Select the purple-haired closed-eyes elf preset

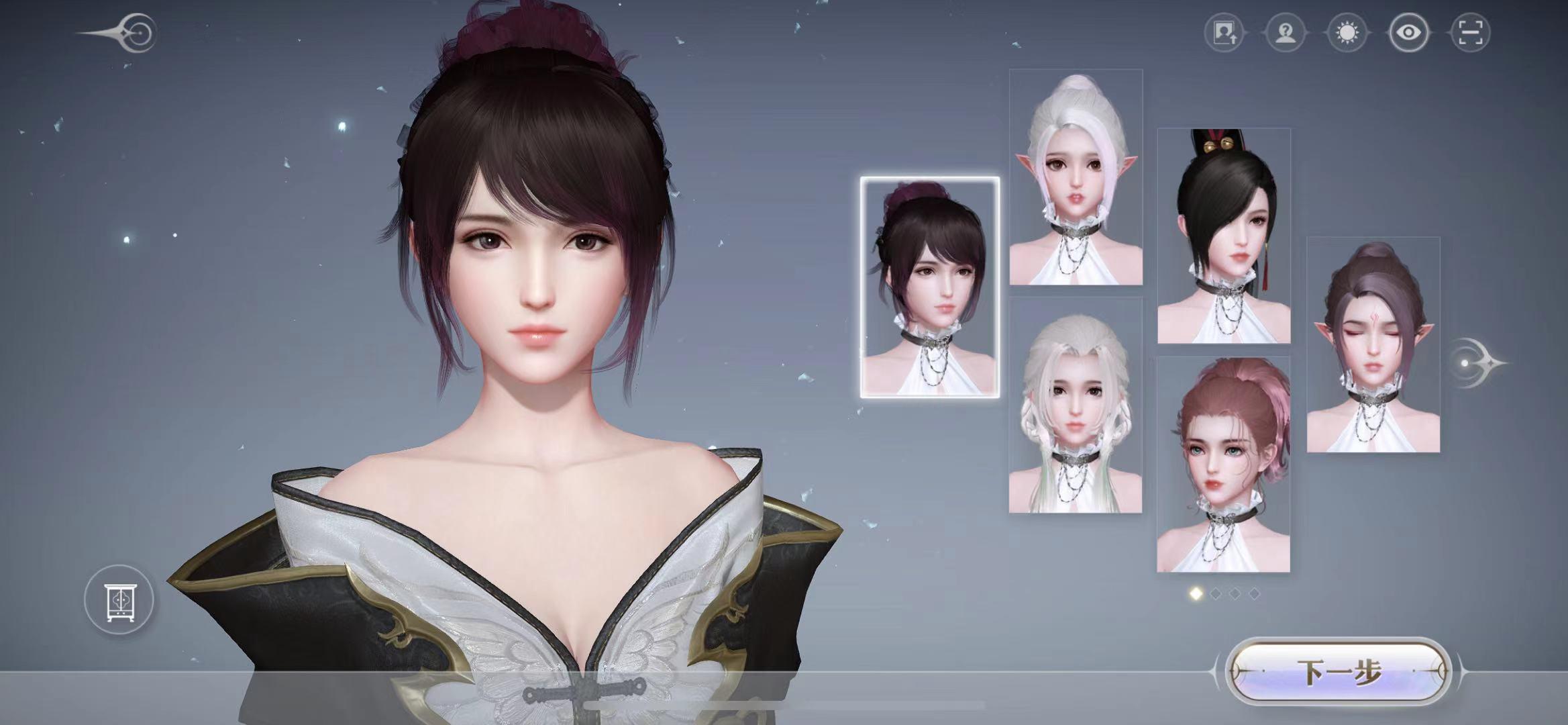(x=1373, y=344)
